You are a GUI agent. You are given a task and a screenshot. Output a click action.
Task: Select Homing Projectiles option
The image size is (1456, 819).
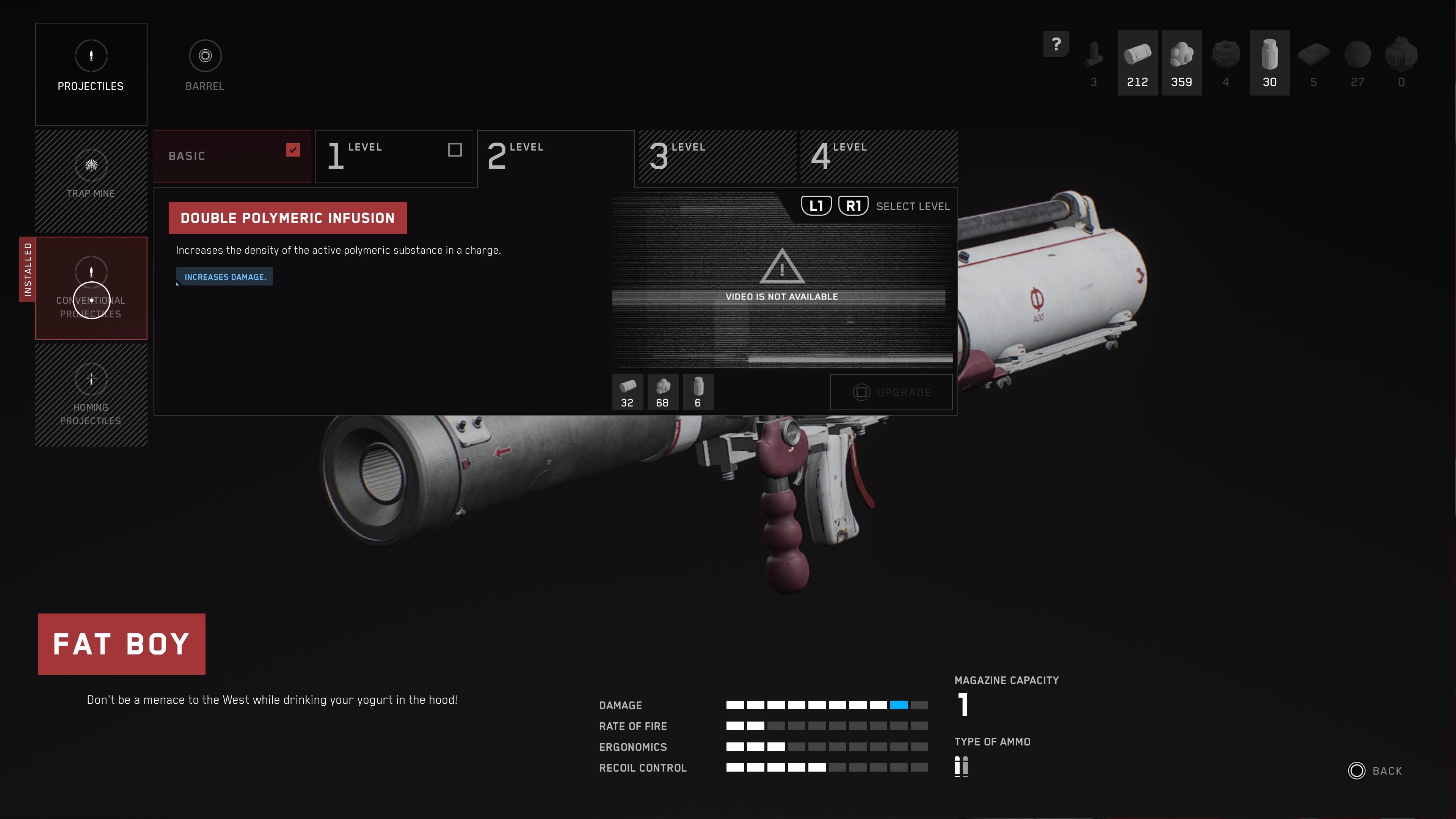click(x=91, y=395)
